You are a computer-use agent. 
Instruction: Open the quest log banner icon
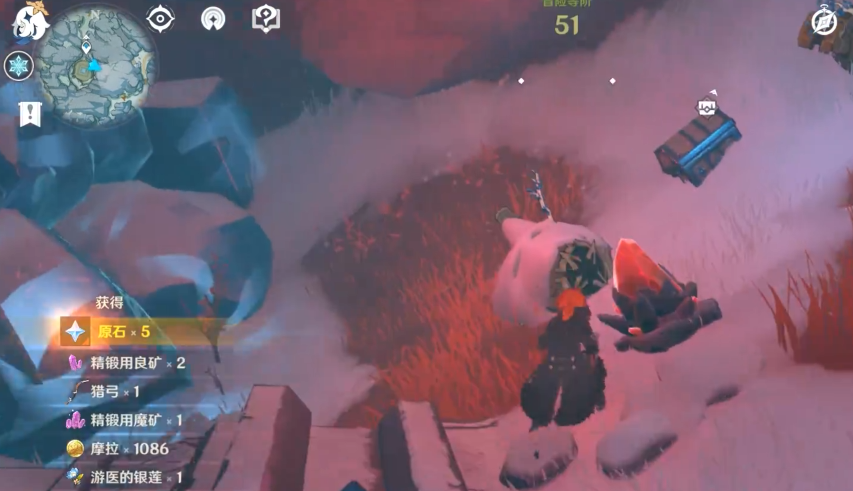coord(29,113)
